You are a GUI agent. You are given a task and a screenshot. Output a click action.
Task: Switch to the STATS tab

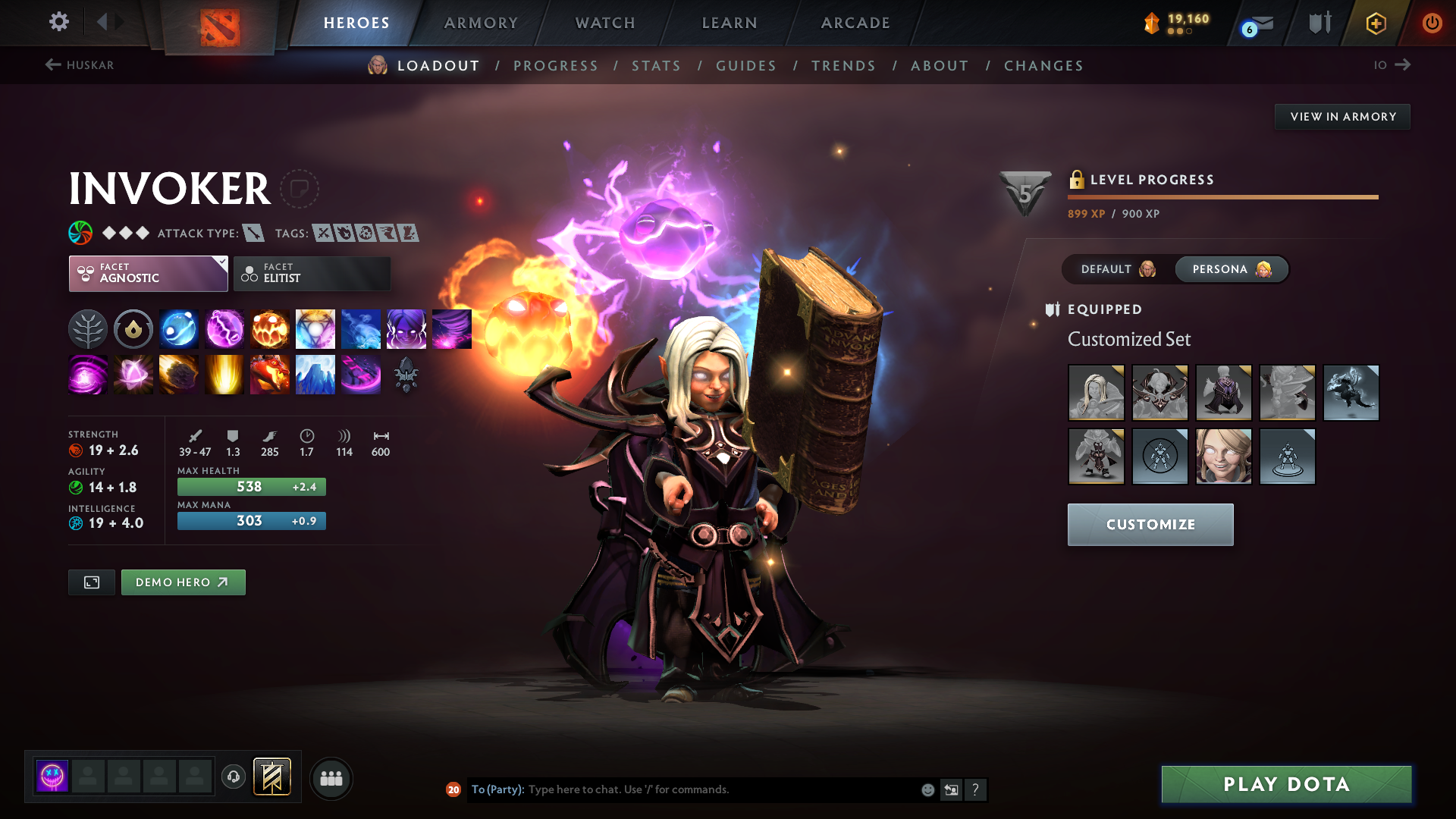pos(656,65)
